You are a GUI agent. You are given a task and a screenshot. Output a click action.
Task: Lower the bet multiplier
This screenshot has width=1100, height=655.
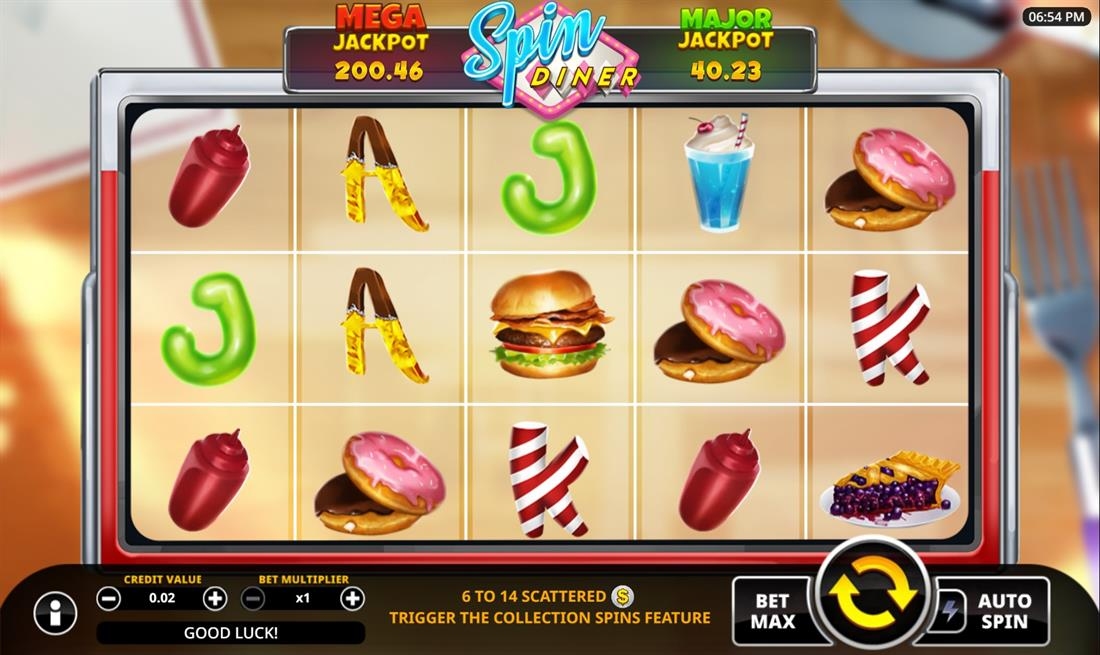pos(254,599)
